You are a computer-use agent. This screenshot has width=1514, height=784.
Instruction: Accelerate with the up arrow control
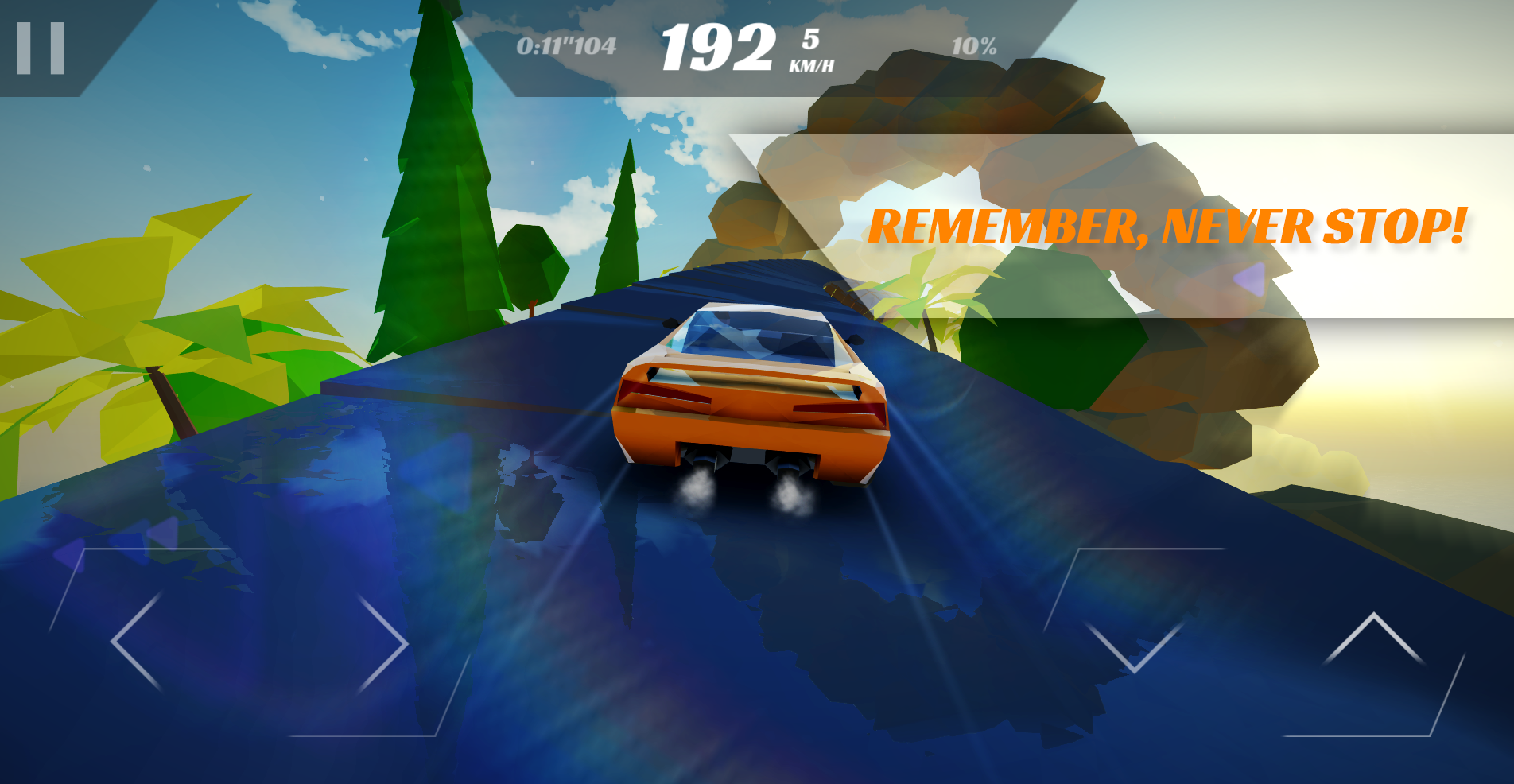point(1373,641)
